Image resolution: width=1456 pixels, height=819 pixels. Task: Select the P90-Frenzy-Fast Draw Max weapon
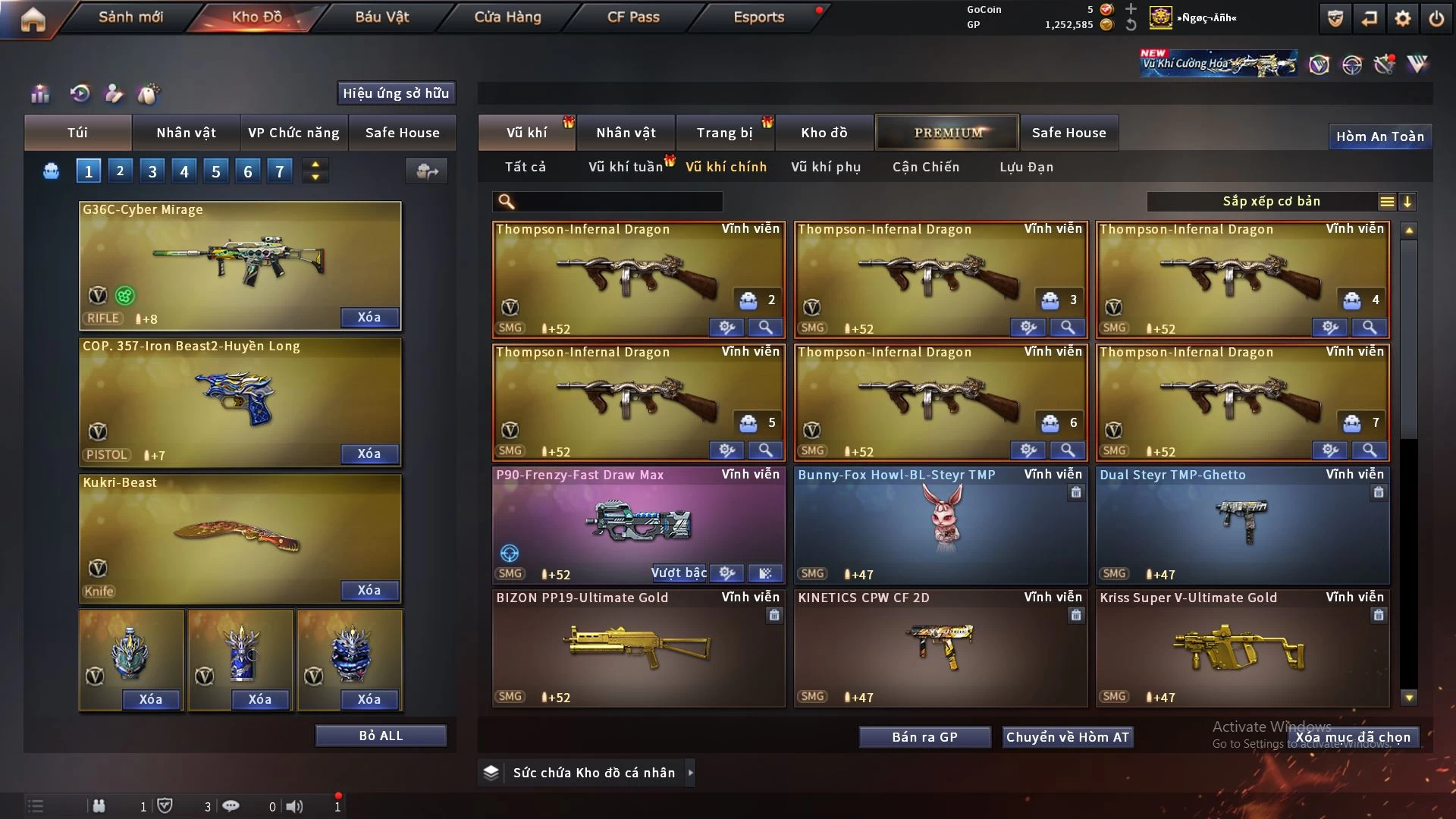[x=607, y=523]
